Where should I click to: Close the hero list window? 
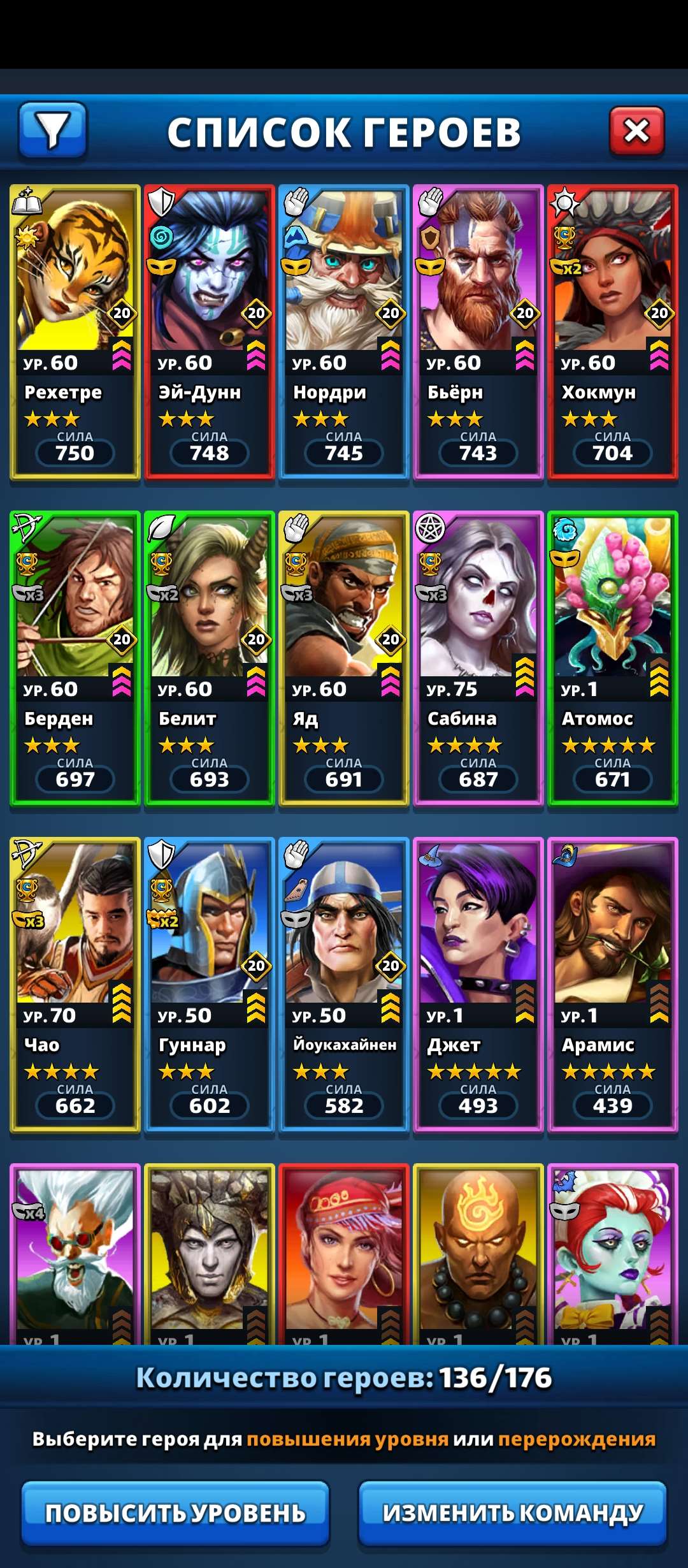pos(636,131)
